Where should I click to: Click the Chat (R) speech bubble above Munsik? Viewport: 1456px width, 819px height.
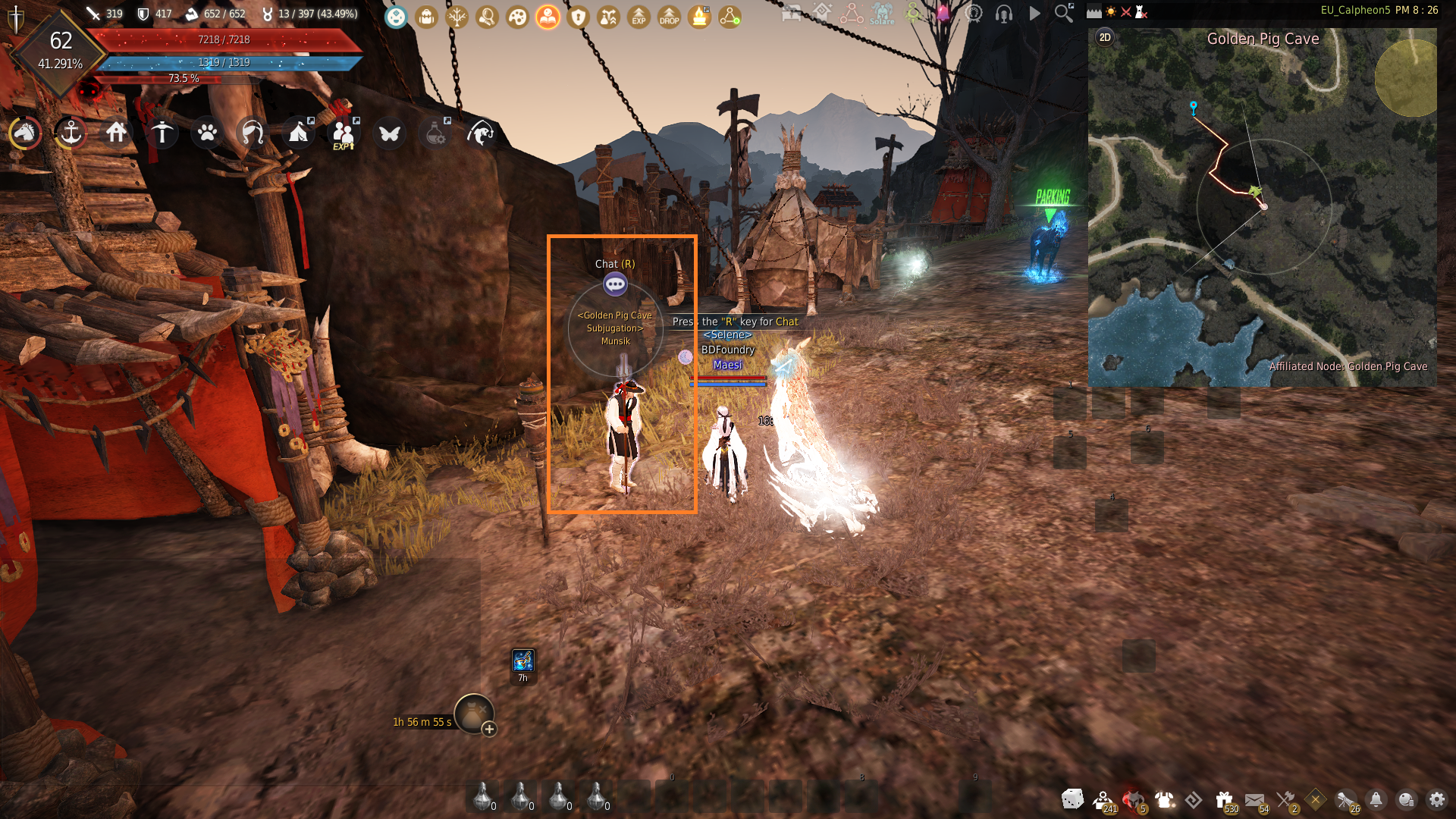tap(616, 284)
